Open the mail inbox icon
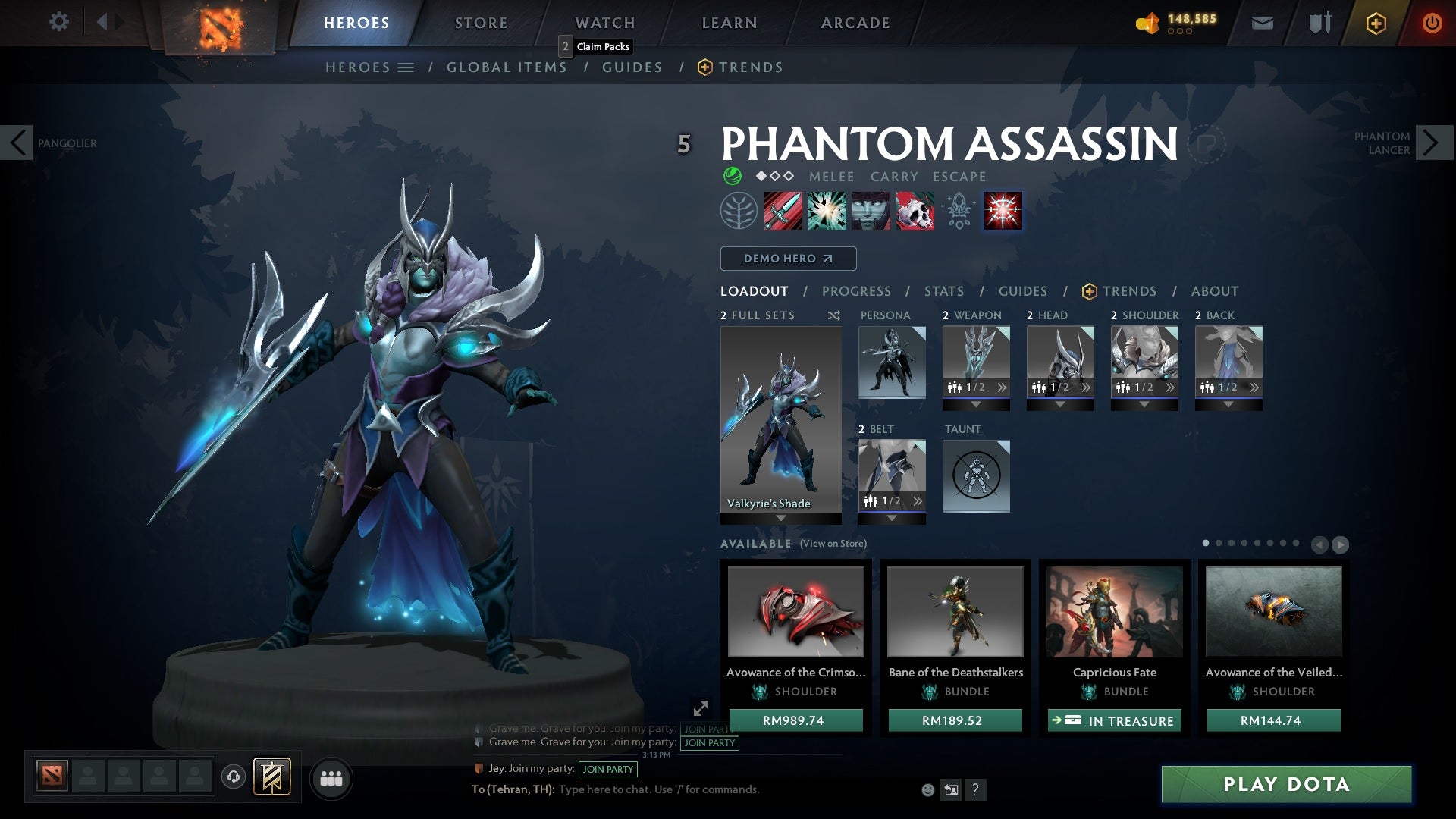This screenshot has height=819, width=1456. point(1262,23)
